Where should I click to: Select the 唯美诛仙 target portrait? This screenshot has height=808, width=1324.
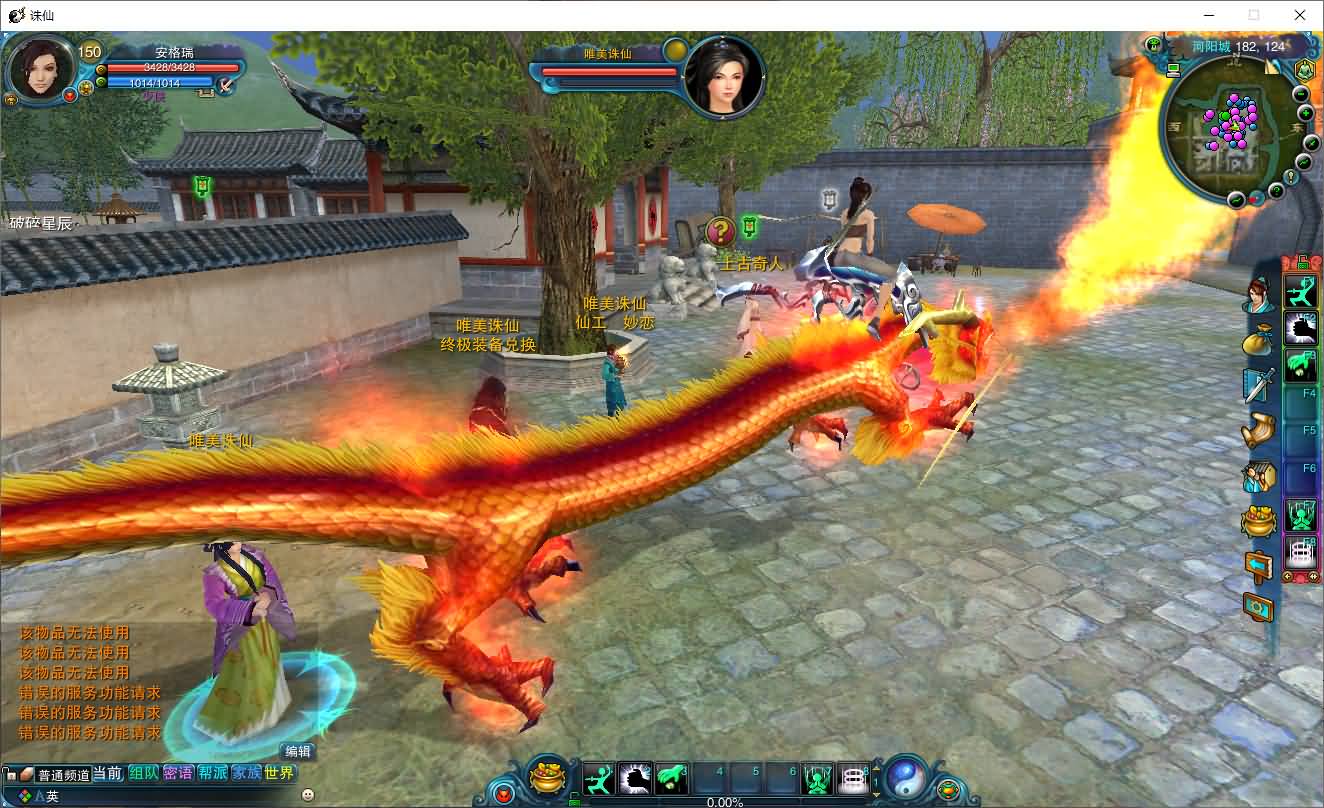pos(724,76)
